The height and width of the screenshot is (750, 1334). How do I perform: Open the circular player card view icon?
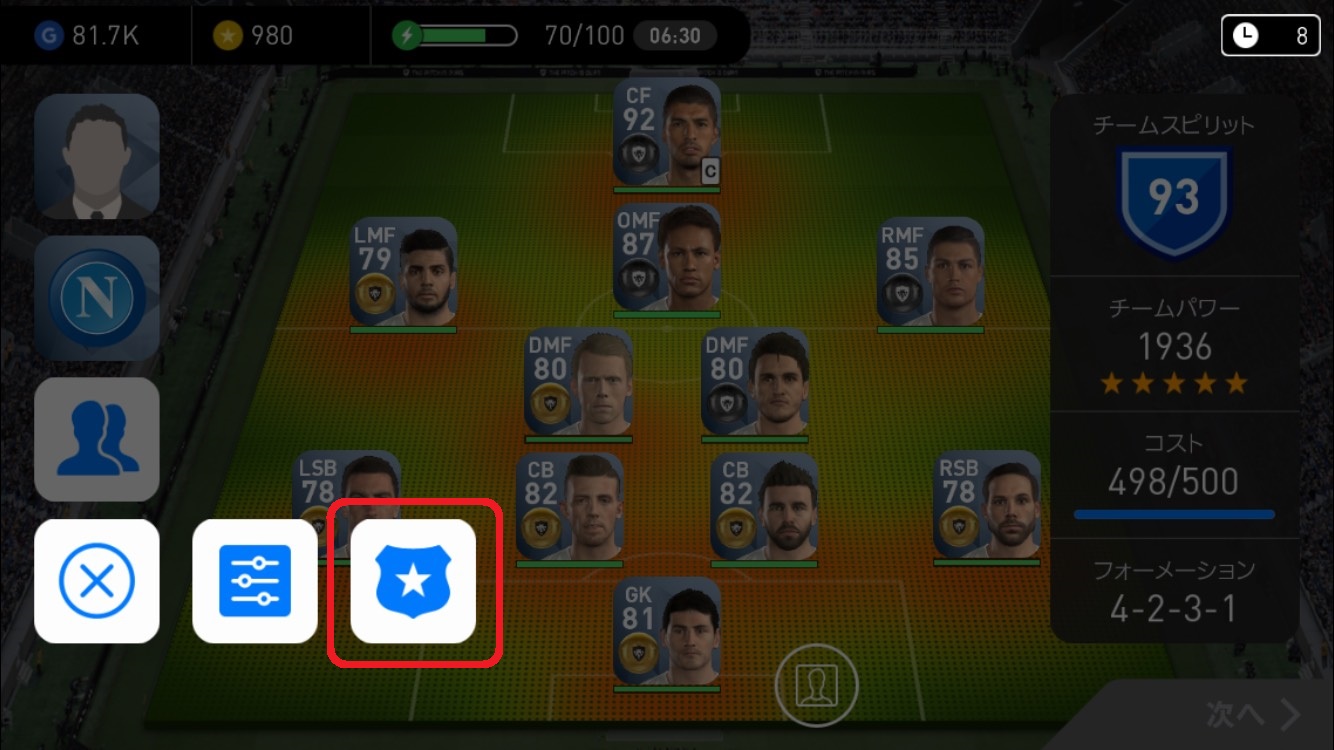(x=816, y=685)
